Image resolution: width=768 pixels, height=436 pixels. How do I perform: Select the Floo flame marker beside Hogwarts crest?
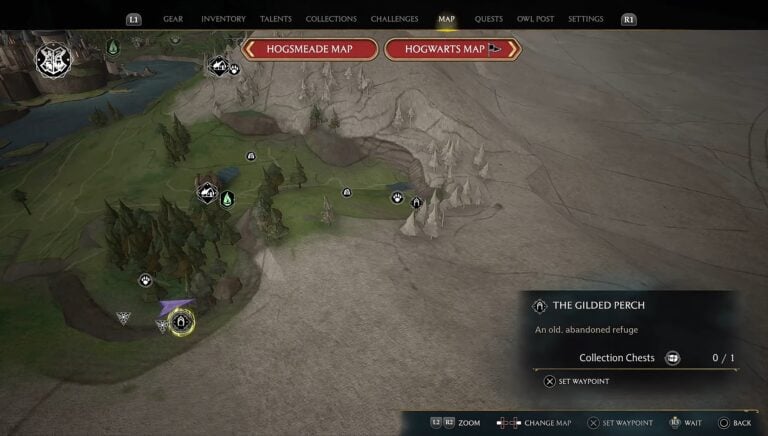tap(113, 47)
